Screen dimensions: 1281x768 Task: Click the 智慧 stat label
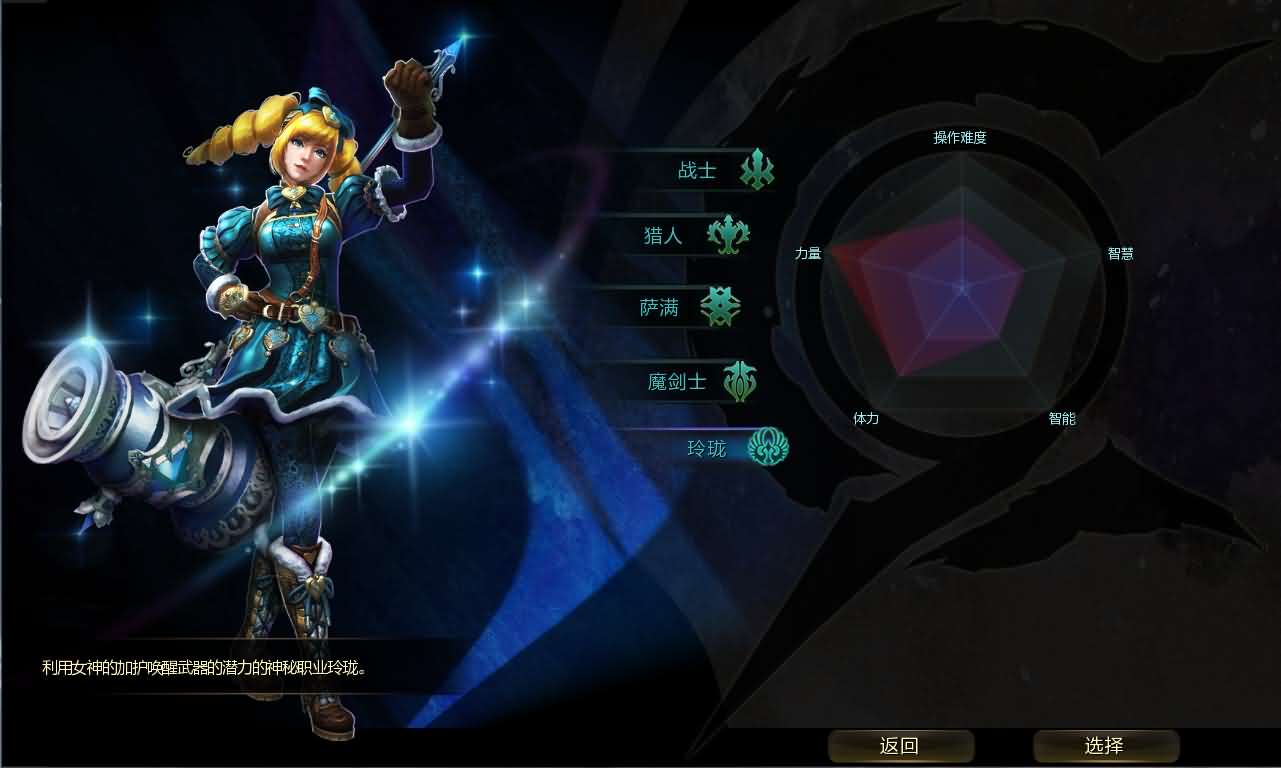1118,253
